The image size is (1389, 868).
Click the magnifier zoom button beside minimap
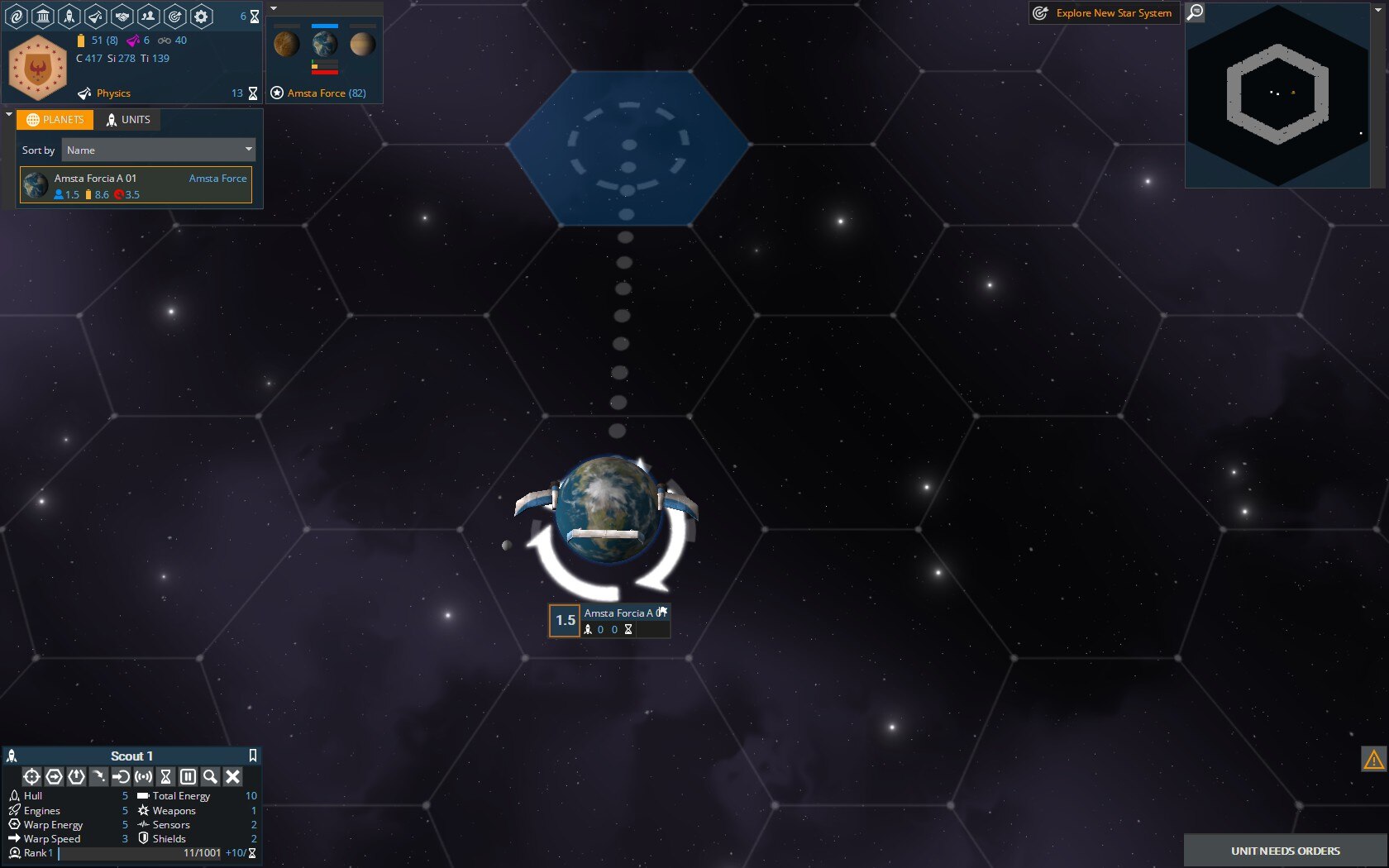pos(1196,12)
